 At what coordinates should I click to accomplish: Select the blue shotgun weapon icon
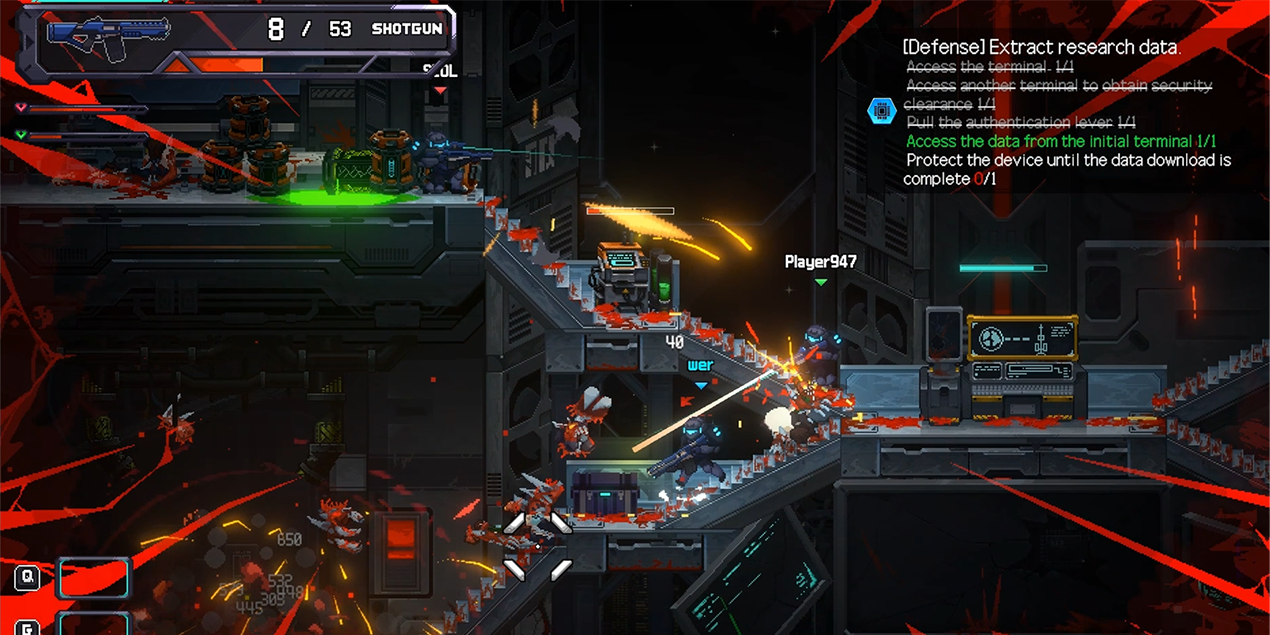pyautogui.click(x=109, y=31)
